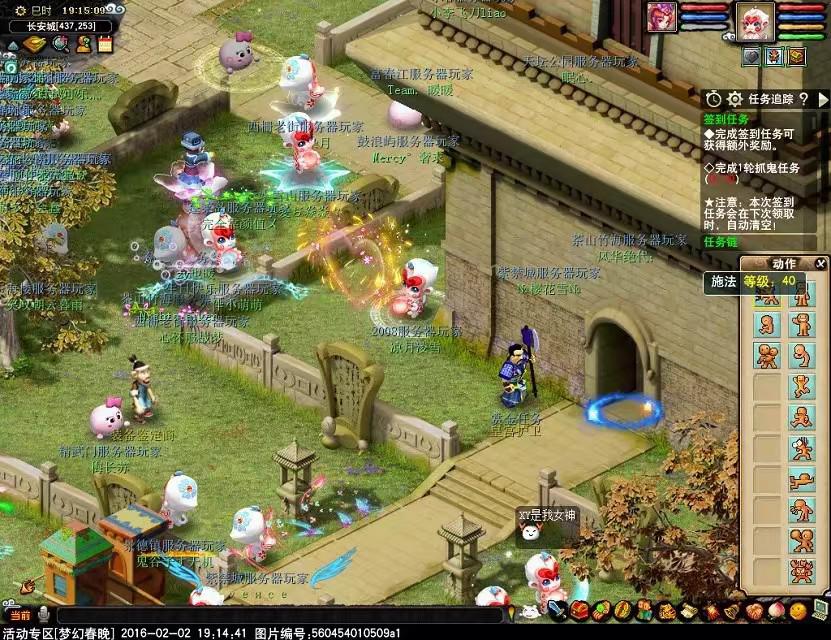Open the task tracker gear settings

click(735, 99)
